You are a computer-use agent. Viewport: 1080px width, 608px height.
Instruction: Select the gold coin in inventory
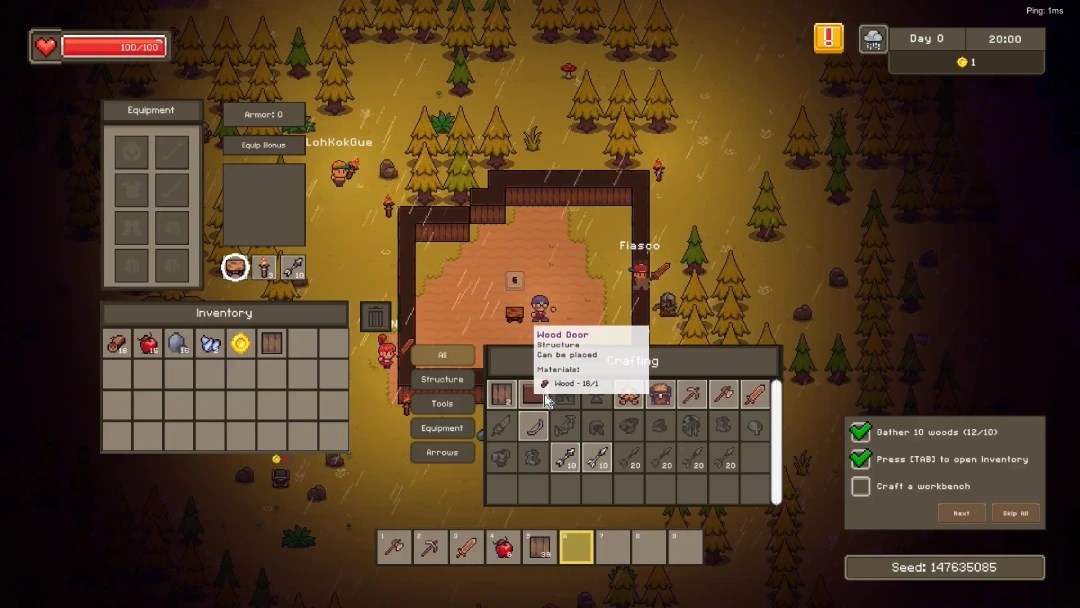(x=240, y=344)
